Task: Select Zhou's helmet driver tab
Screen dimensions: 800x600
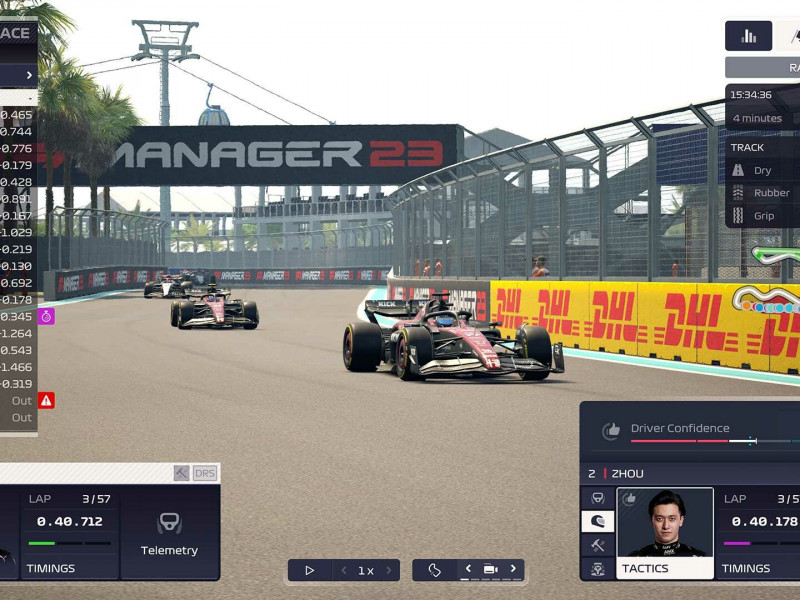Action: coord(598,521)
